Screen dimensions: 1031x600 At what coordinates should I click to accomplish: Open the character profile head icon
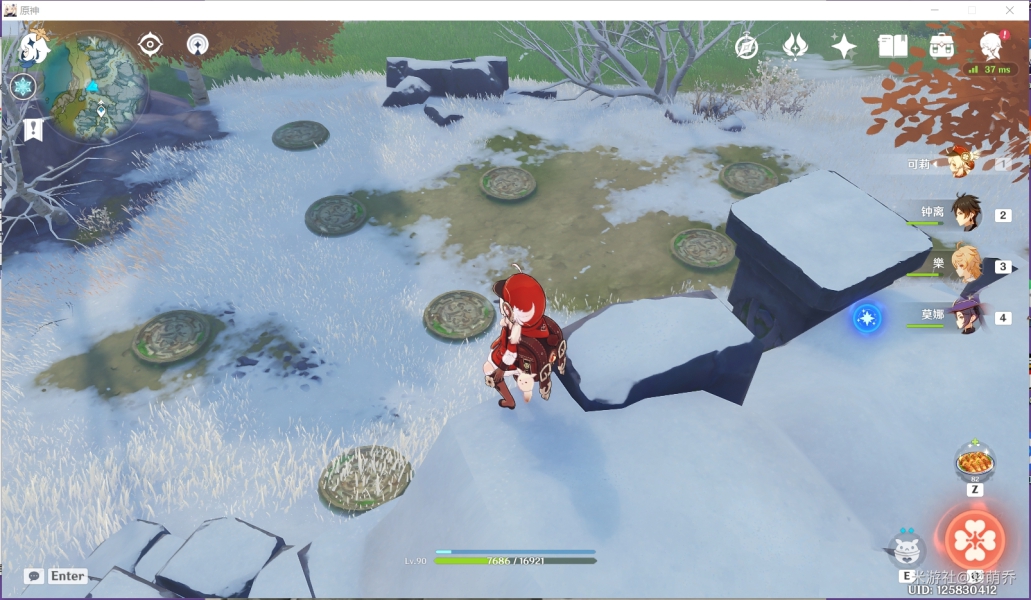click(991, 46)
